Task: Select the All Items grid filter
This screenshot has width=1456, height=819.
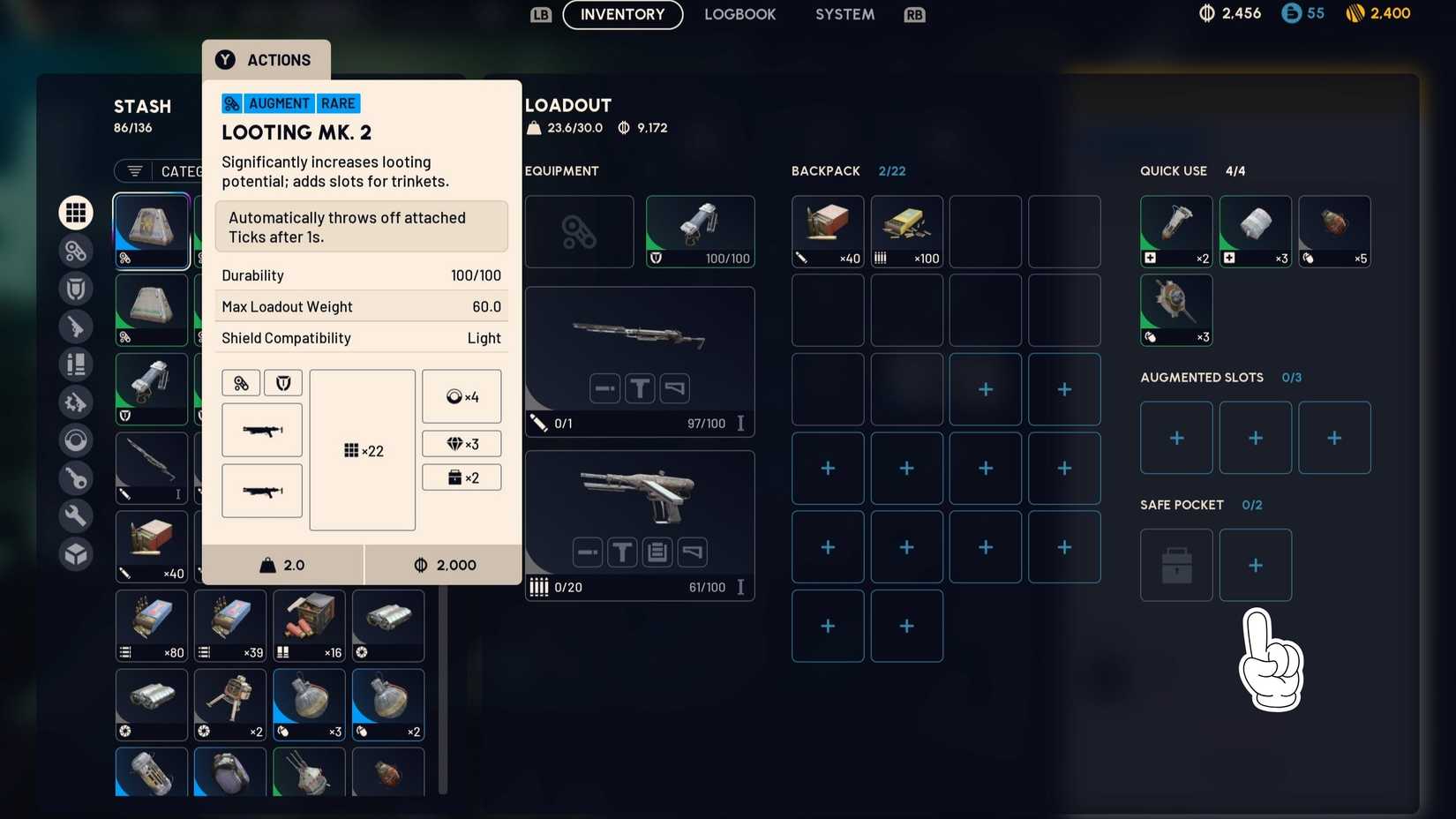Action: pos(75,212)
